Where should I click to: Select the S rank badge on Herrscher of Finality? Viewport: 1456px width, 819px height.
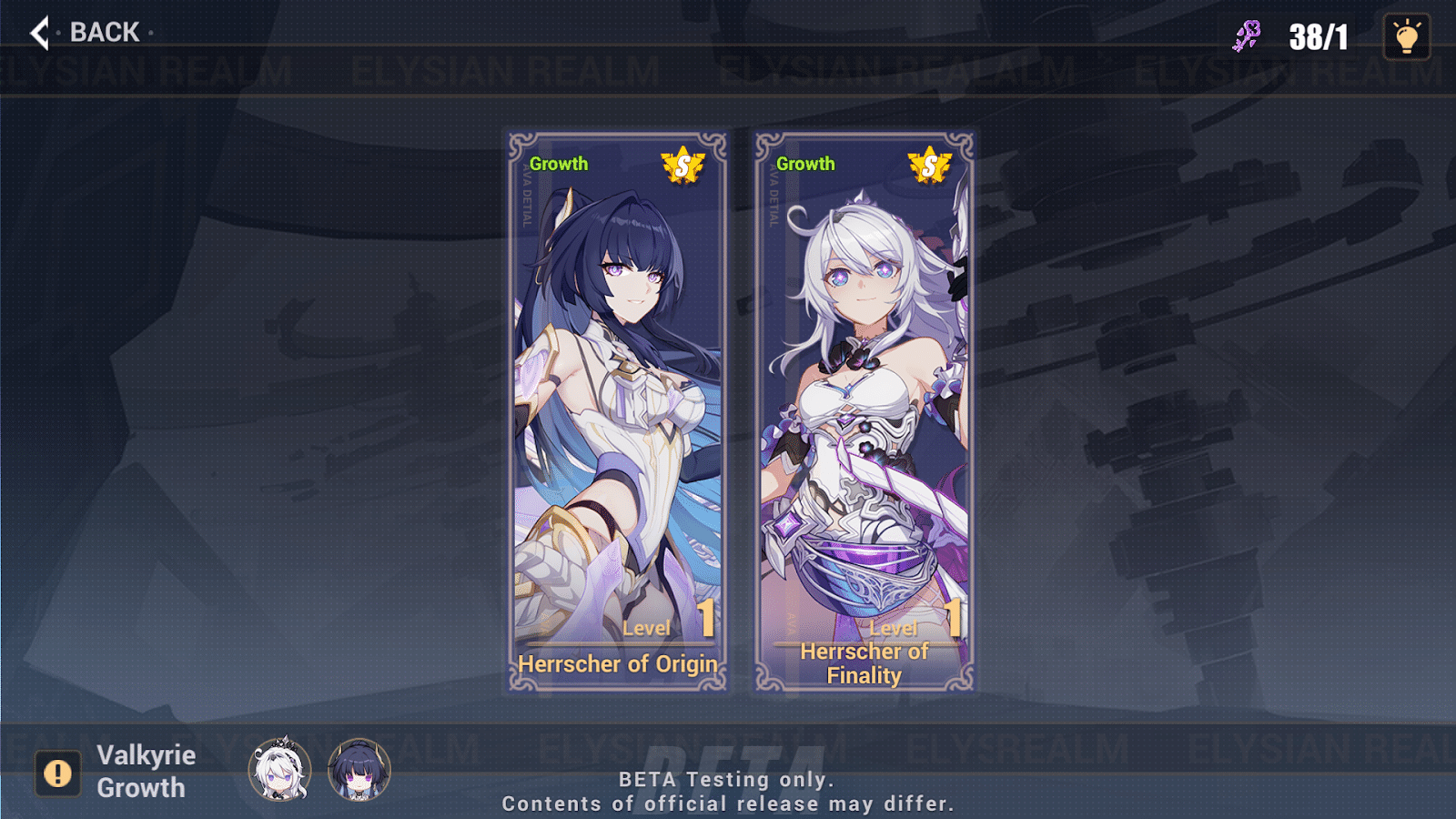tap(929, 167)
